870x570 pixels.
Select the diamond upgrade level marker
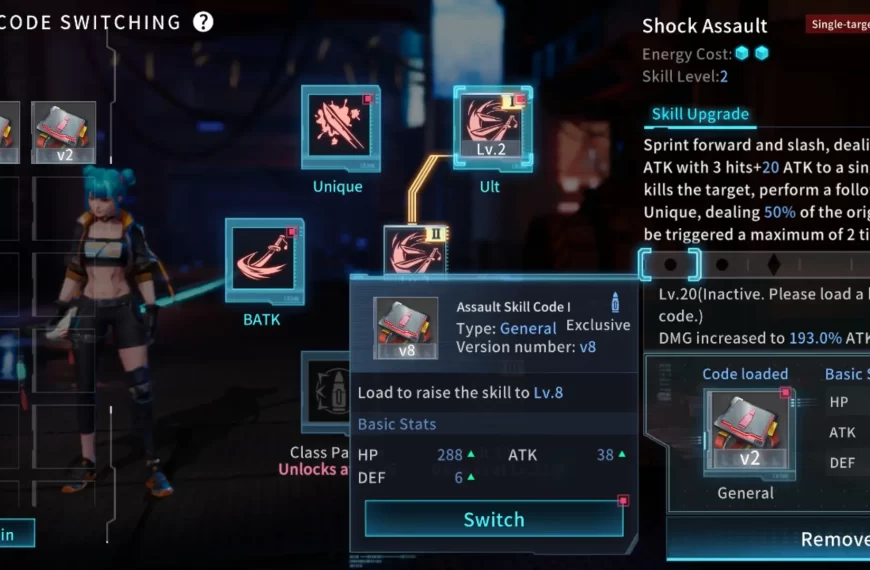point(773,265)
